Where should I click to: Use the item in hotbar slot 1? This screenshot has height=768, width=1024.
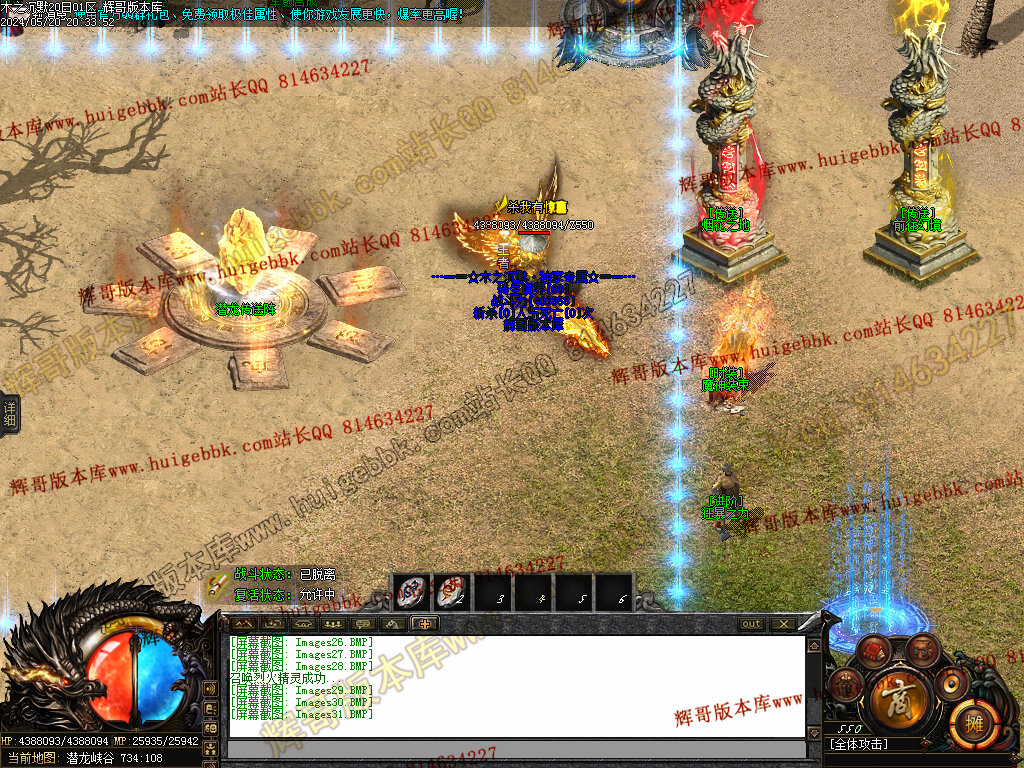[x=411, y=592]
